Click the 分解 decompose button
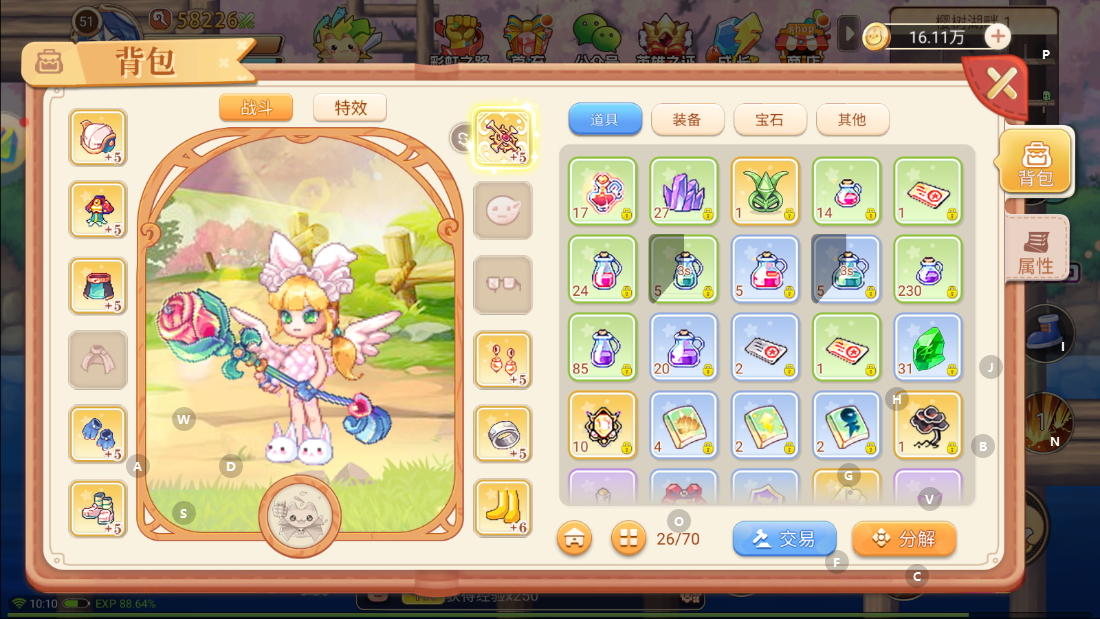1100x619 pixels. coord(904,539)
